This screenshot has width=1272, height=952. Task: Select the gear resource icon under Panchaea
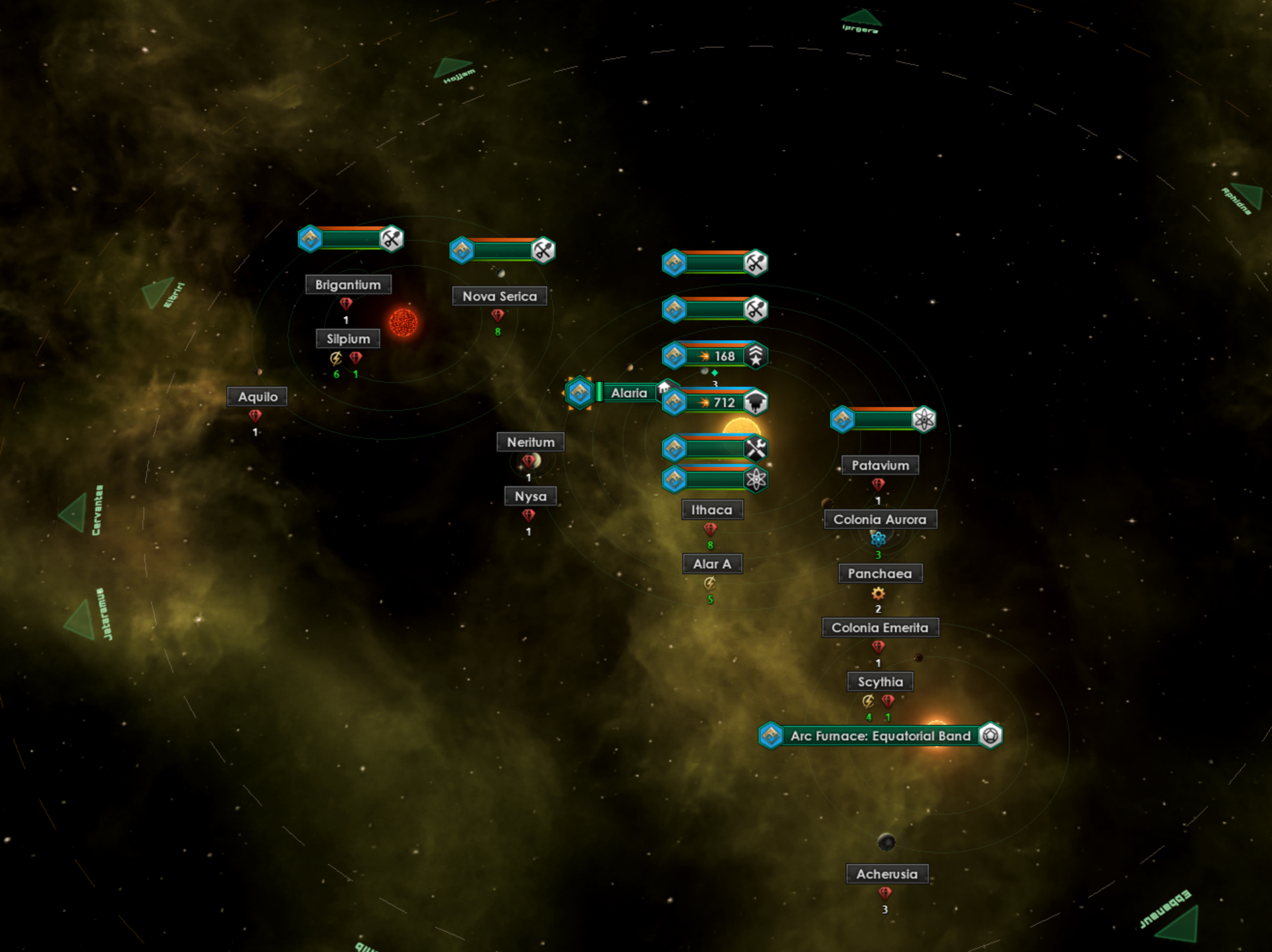[x=878, y=594]
